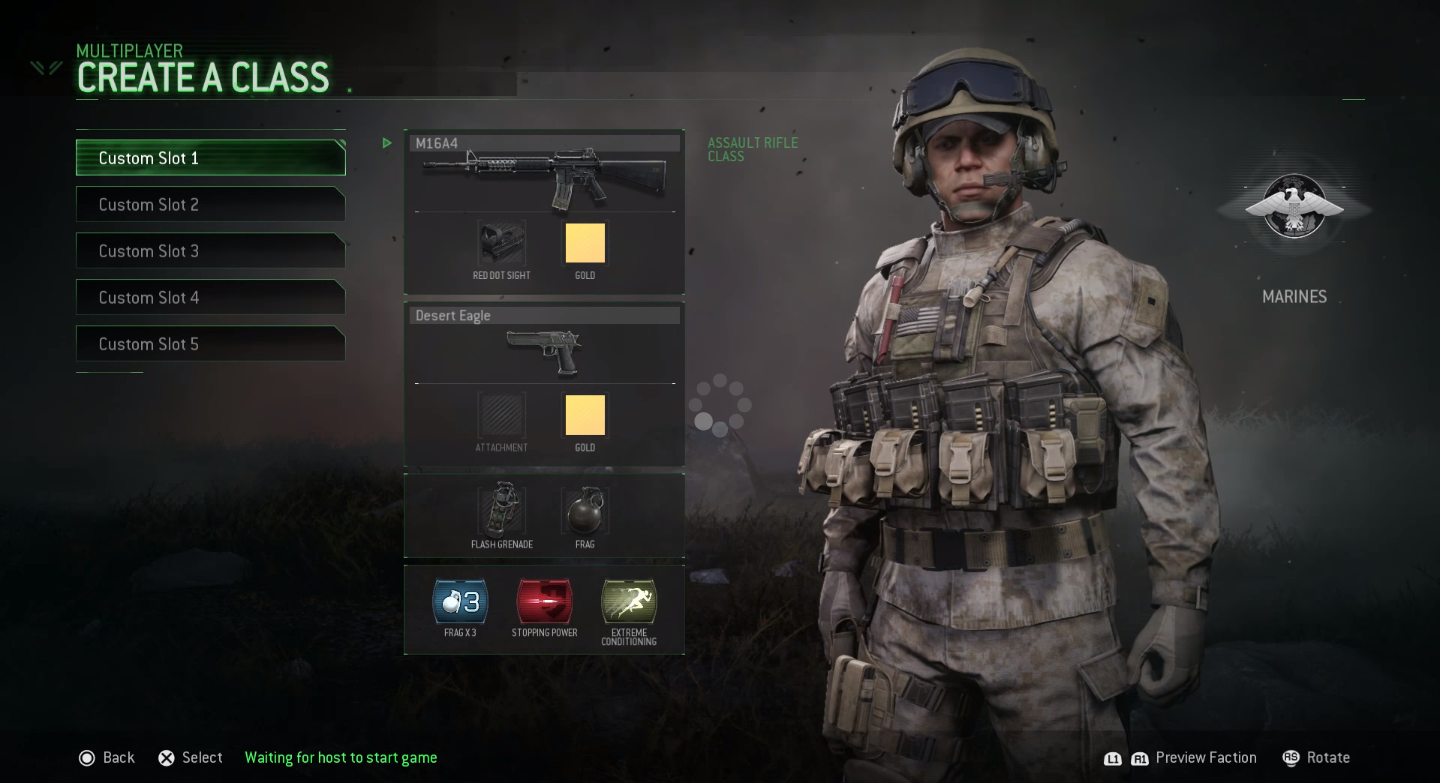The height and width of the screenshot is (783, 1440).
Task: Switch to Custom Slot 3
Action: tap(210, 250)
